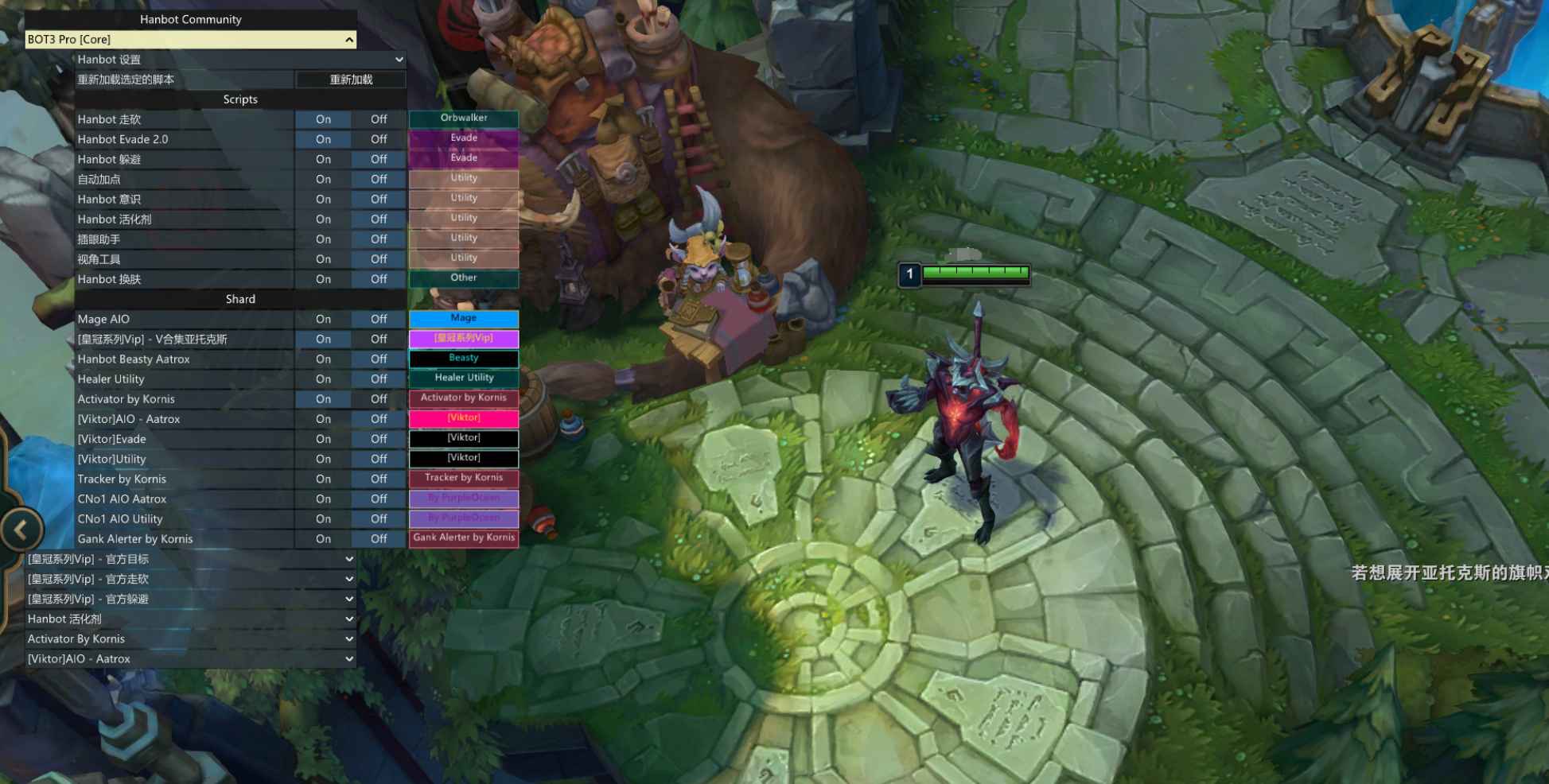Turn On the Mage AIO script
Image resolution: width=1549 pixels, height=784 pixels.
pos(323,319)
